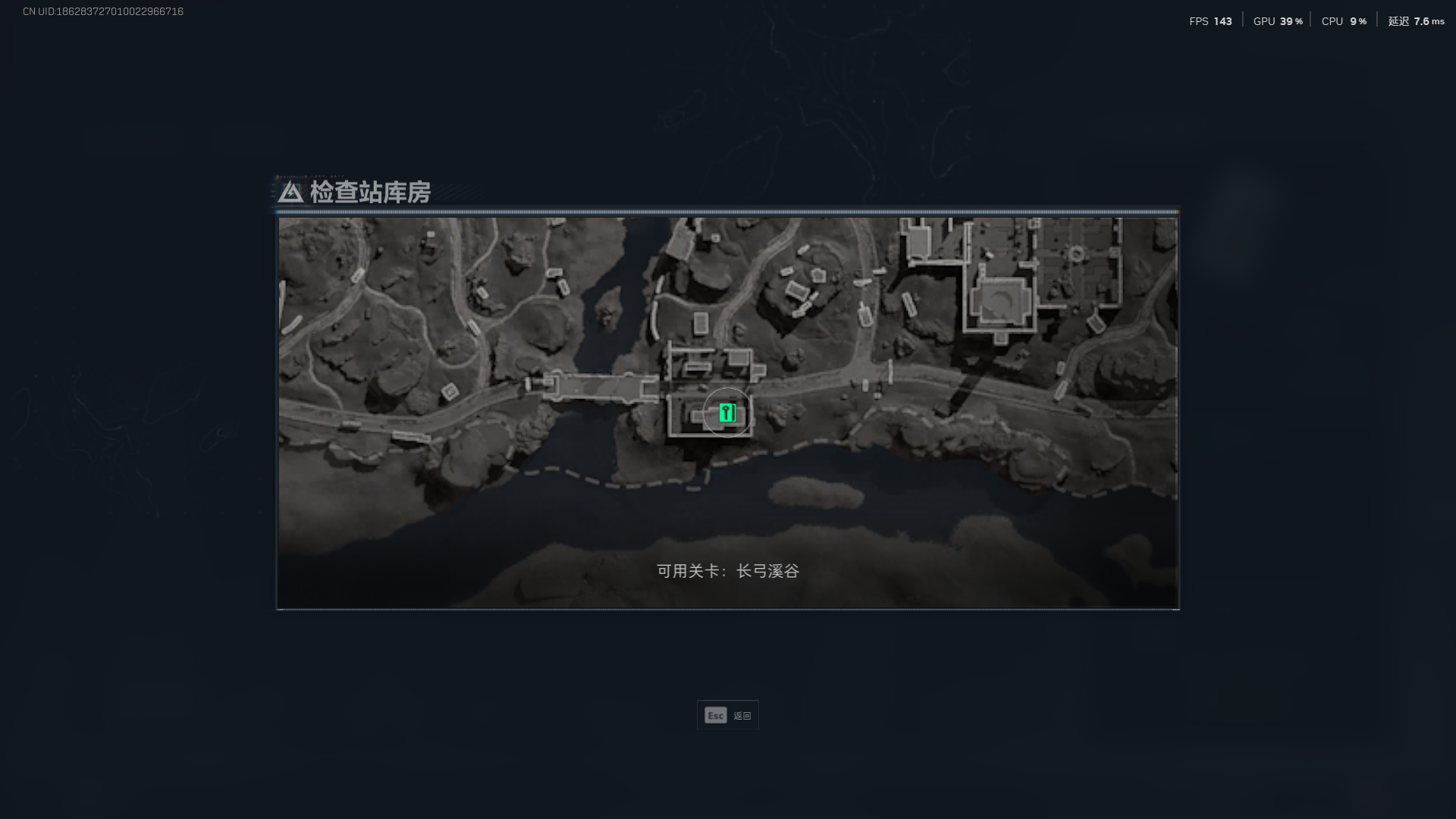Select the green key marker on the map

(x=727, y=413)
